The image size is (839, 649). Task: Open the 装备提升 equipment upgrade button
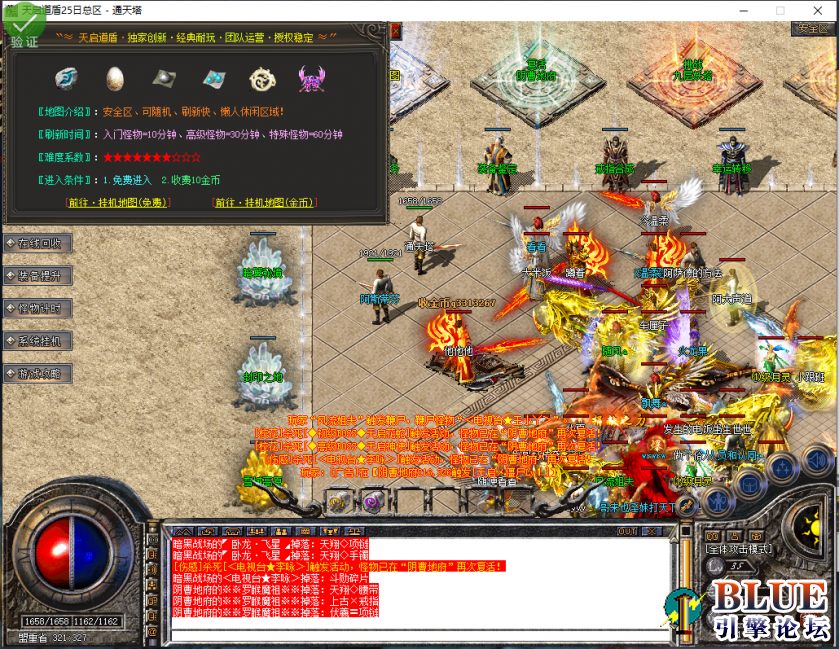click(x=38, y=276)
